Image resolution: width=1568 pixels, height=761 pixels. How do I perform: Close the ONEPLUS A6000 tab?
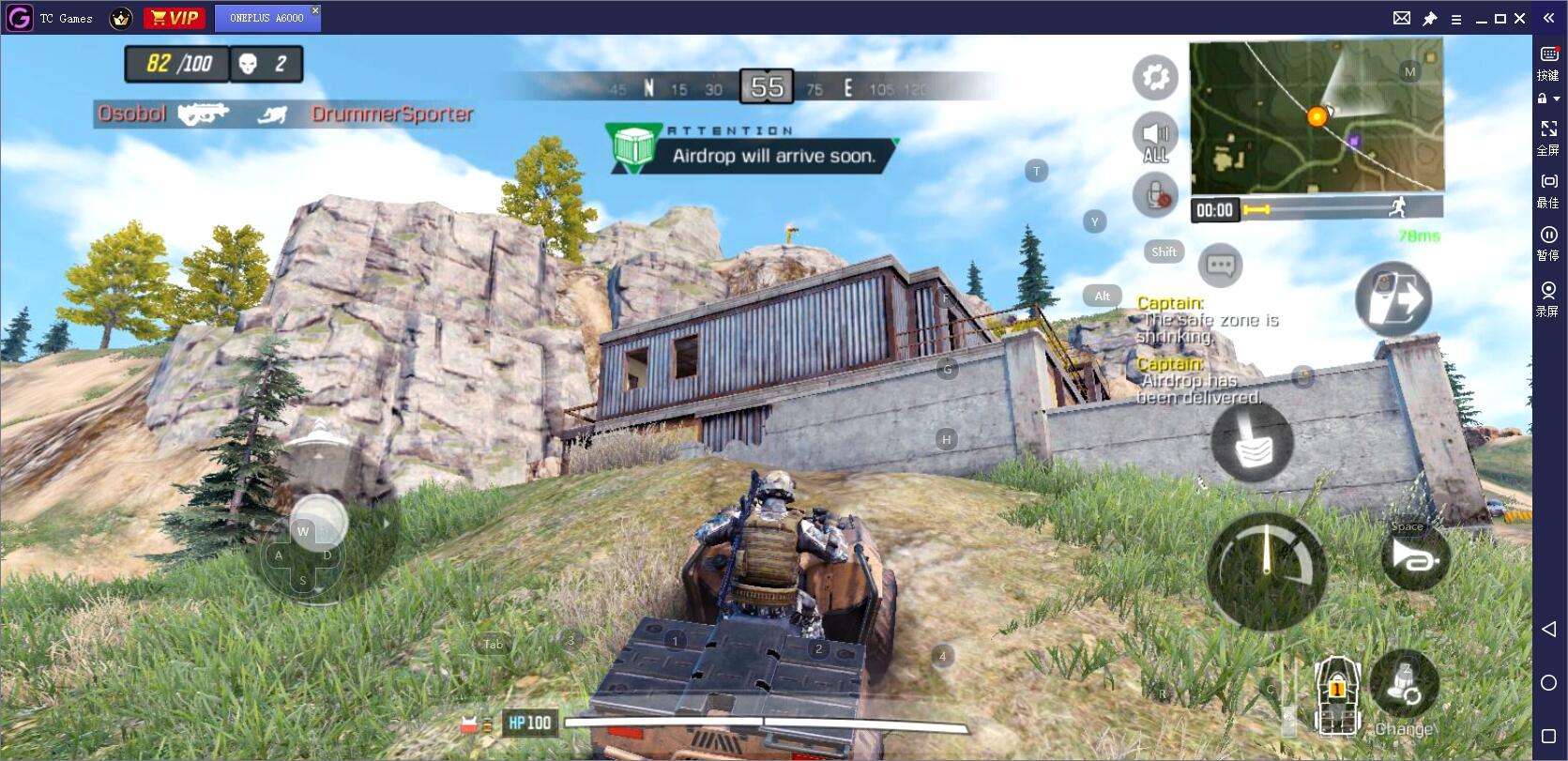point(315,10)
